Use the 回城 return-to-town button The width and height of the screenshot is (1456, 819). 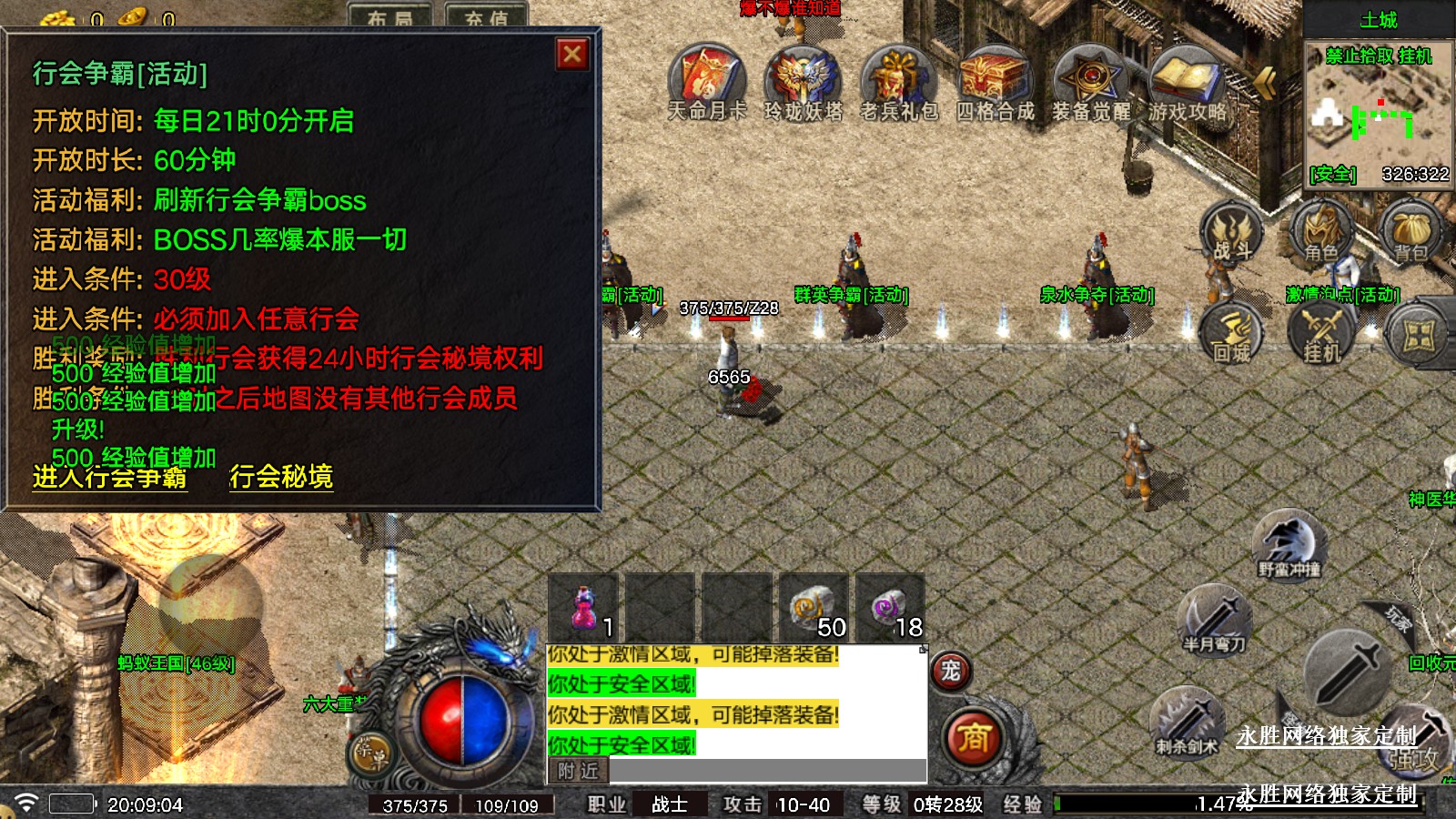1231,332
